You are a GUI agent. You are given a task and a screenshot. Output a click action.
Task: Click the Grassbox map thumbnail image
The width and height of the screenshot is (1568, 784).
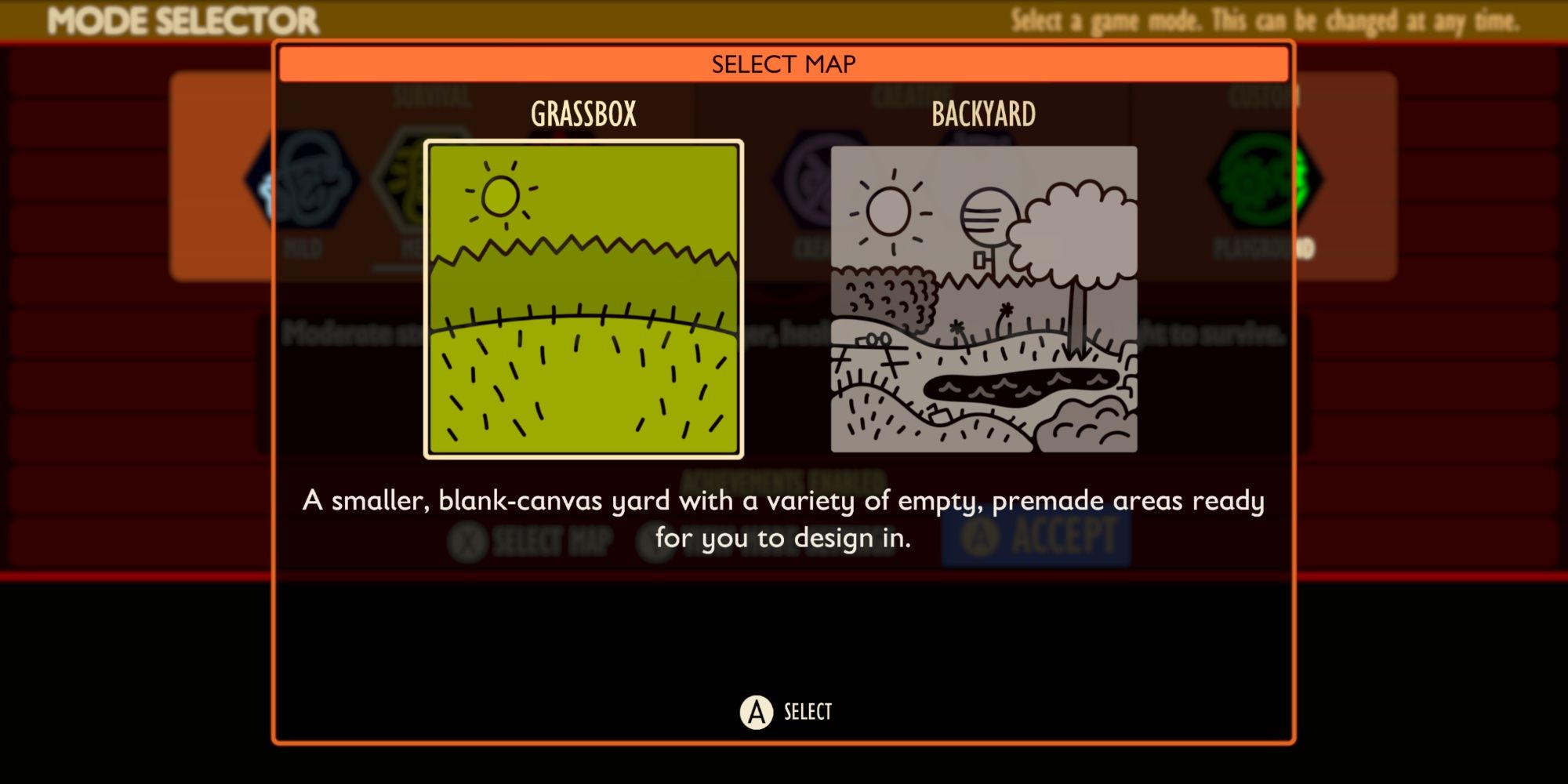(x=584, y=302)
